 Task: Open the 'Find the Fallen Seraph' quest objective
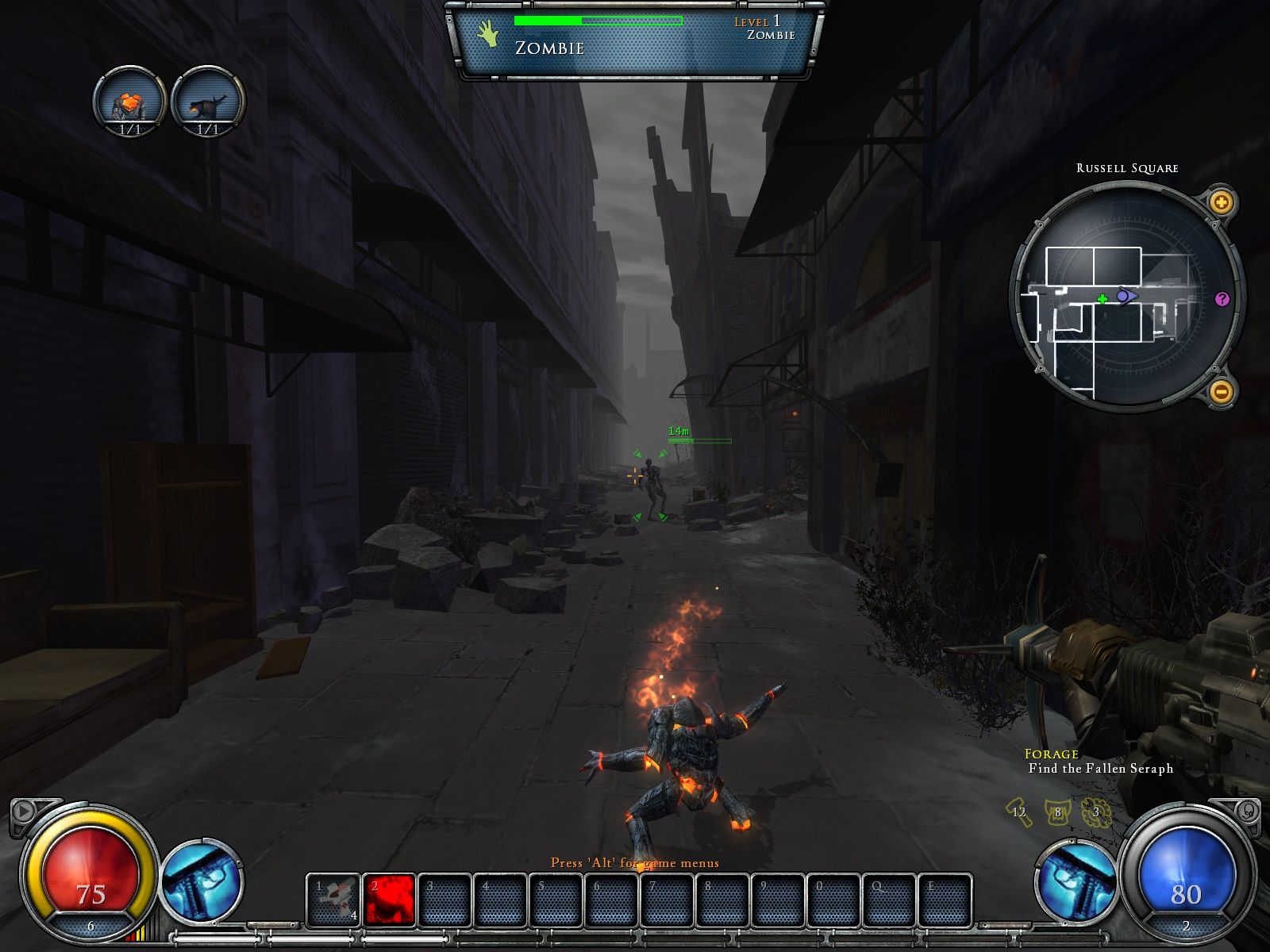point(1099,768)
